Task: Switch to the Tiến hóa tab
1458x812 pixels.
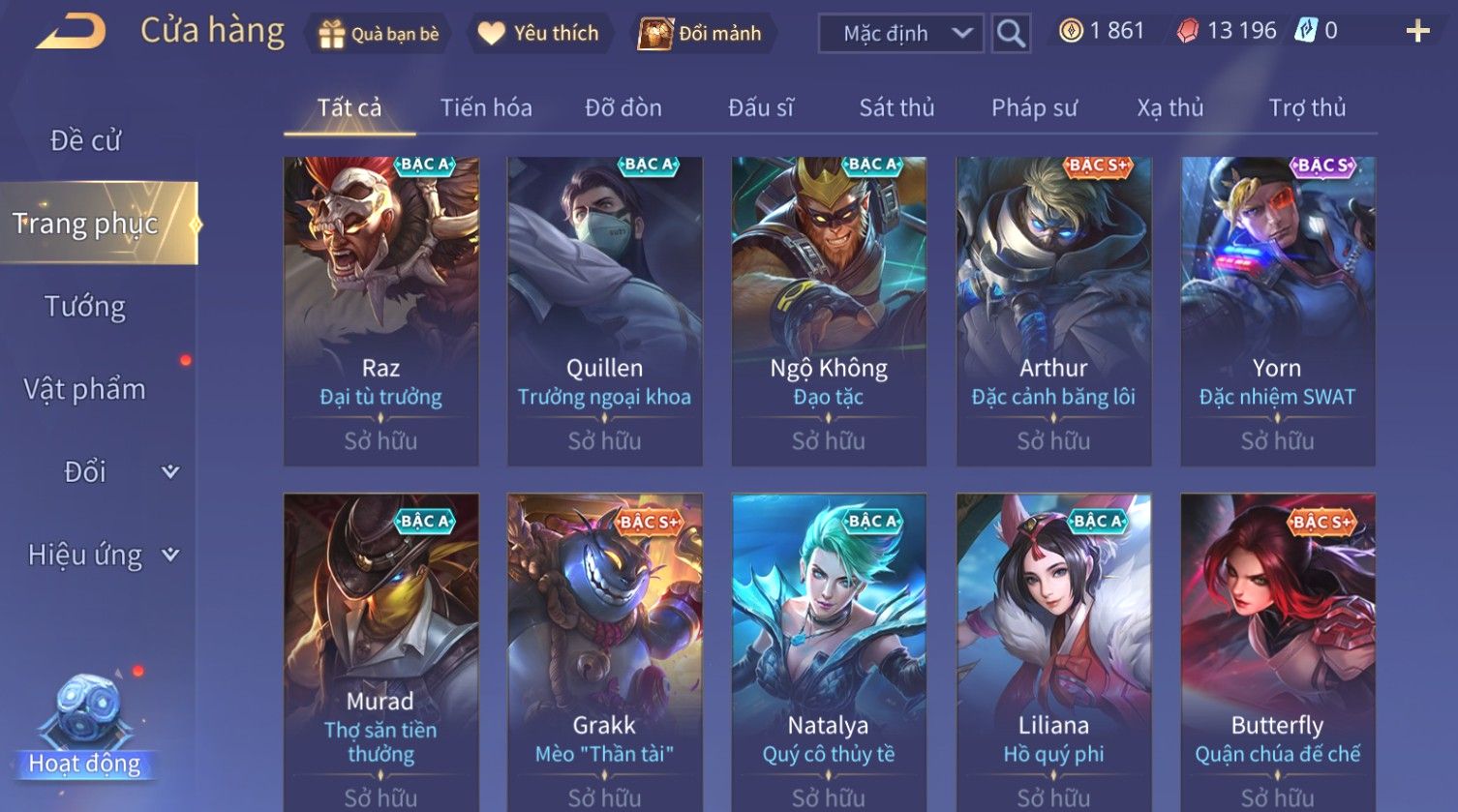Action: click(486, 107)
